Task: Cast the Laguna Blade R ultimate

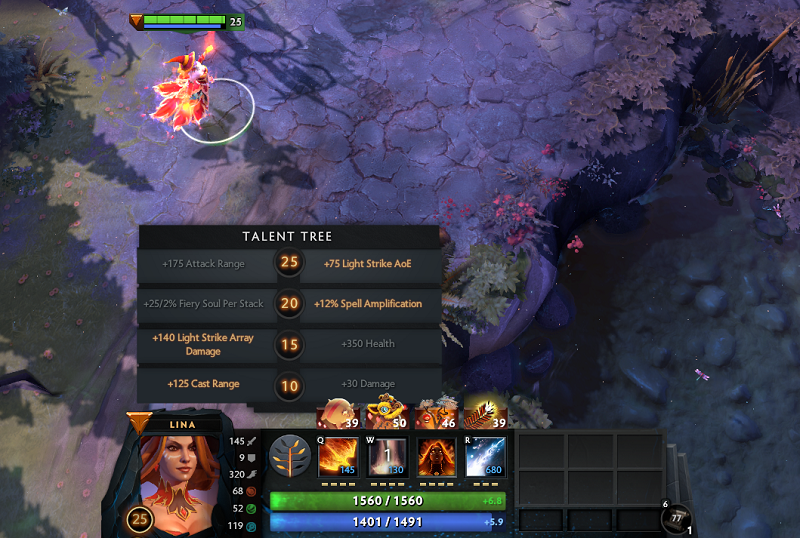Action: coord(485,457)
